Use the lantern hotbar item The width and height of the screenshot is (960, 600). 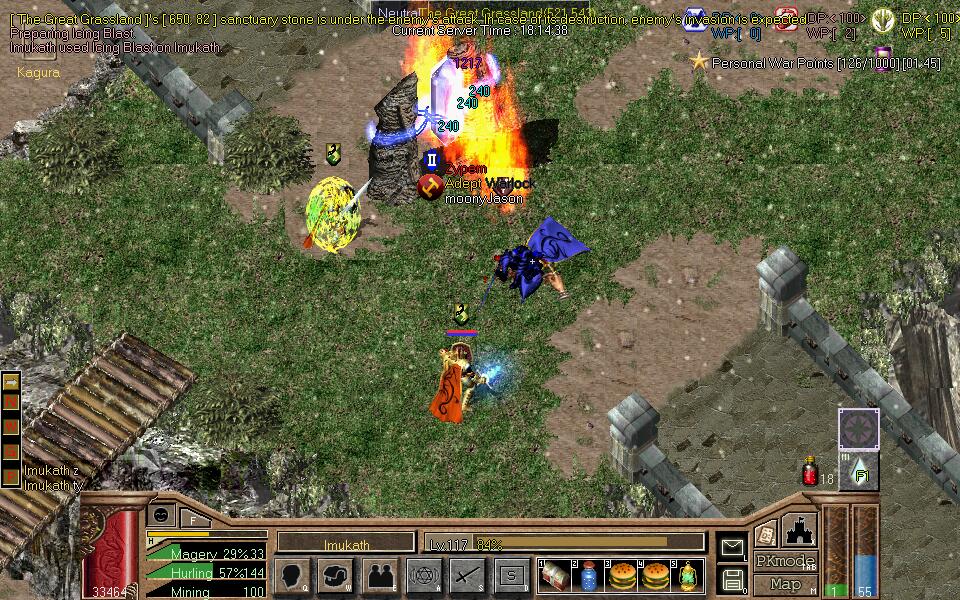[x=688, y=576]
